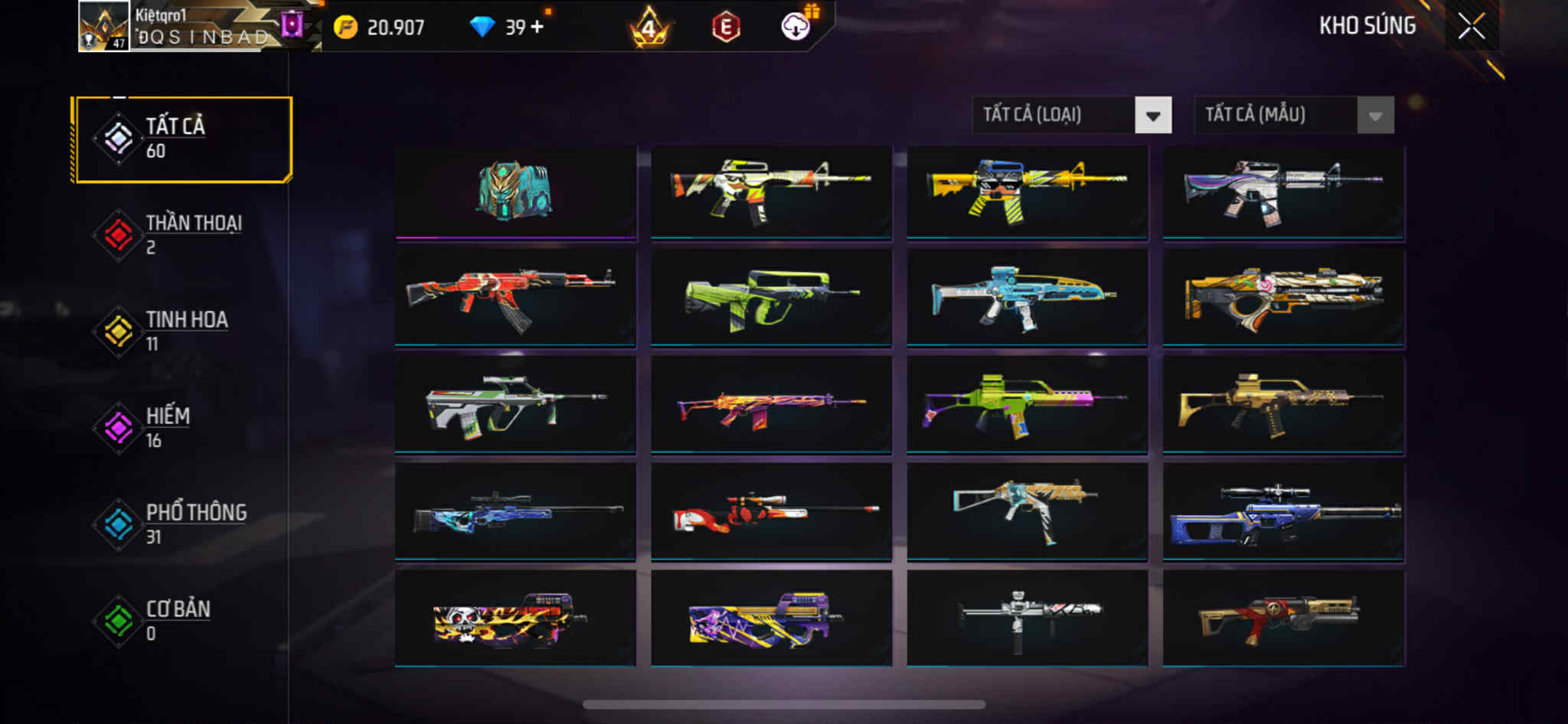Pick the gold G36 rifle skin
Screen dimensions: 1568x724
(1282, 403)
